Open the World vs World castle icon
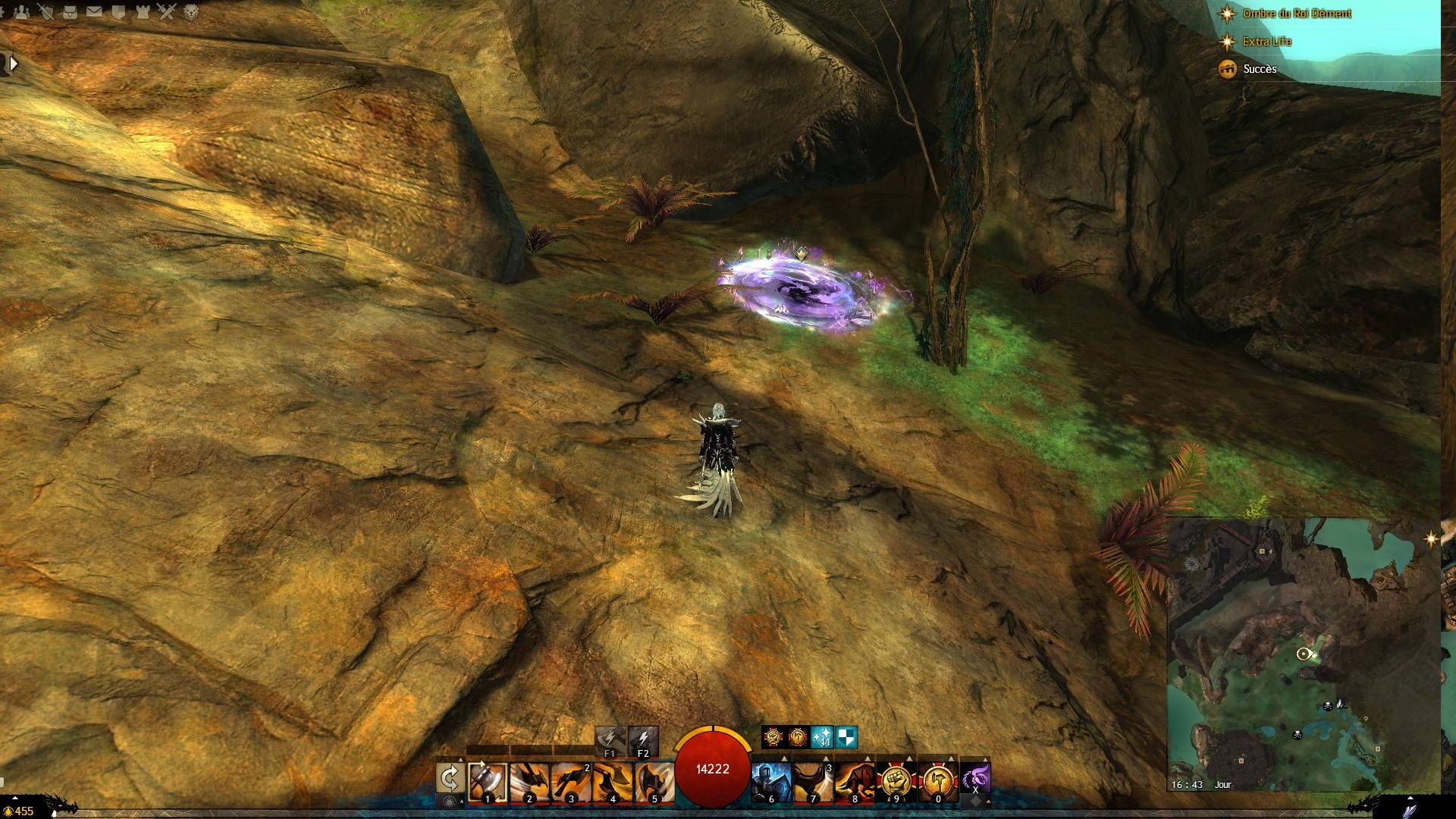This screenshot has height=819, width=1456. tap(143, 11)
